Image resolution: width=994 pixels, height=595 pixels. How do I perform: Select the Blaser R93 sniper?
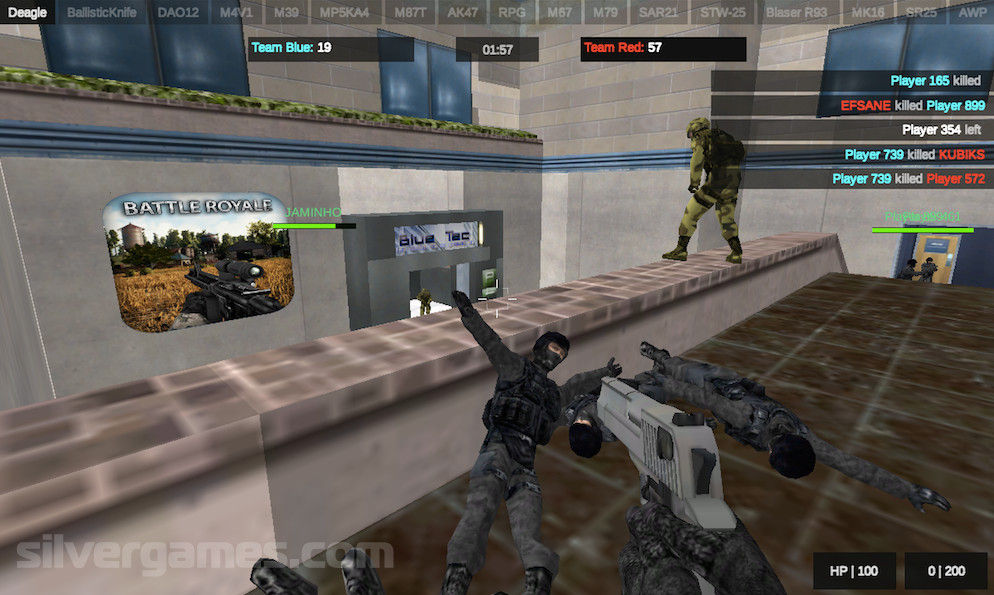[x=796, y=13]
